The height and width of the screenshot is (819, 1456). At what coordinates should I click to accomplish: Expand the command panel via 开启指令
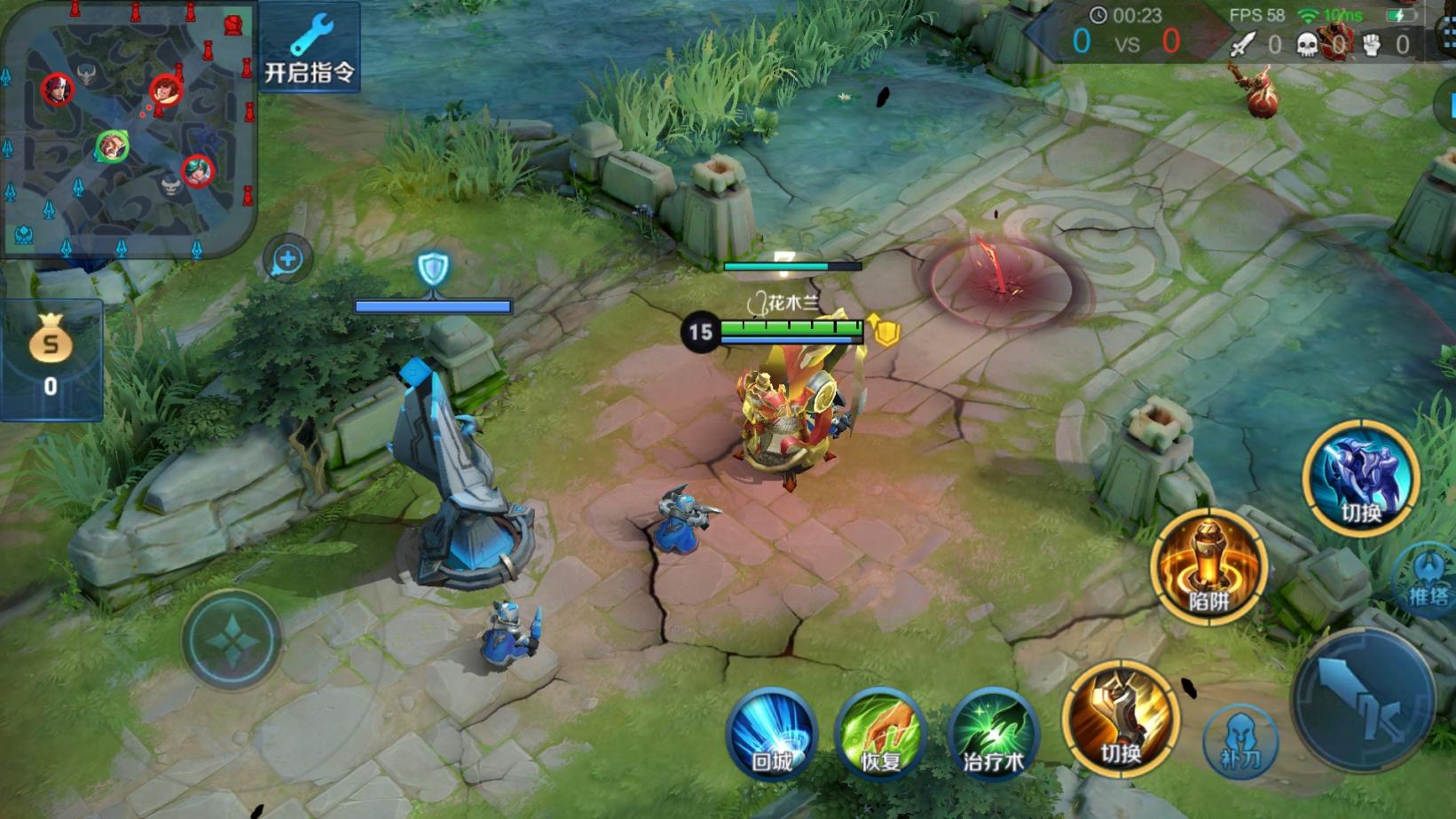click(310, 46)
